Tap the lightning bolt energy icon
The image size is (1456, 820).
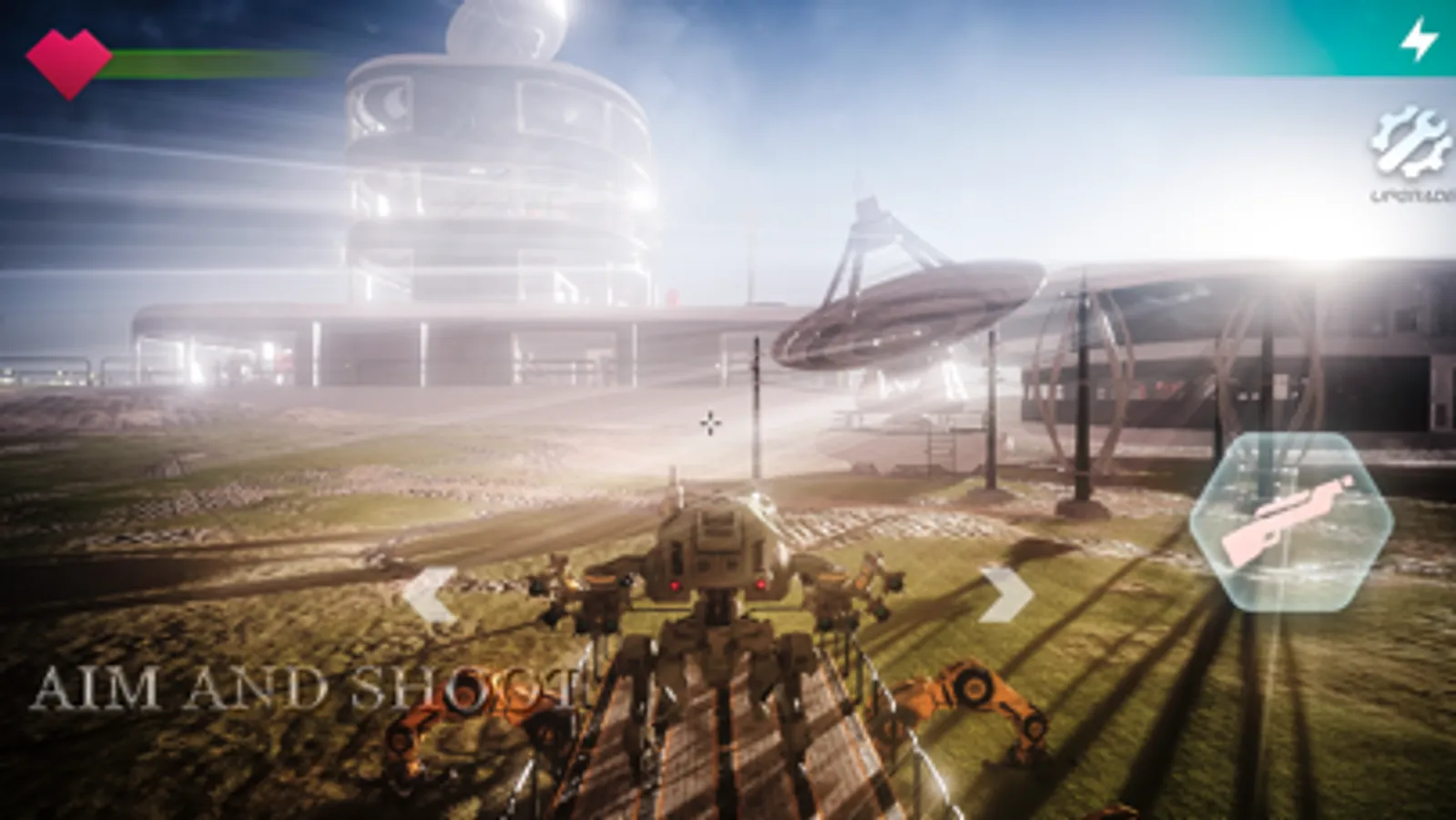(1418, 40)
